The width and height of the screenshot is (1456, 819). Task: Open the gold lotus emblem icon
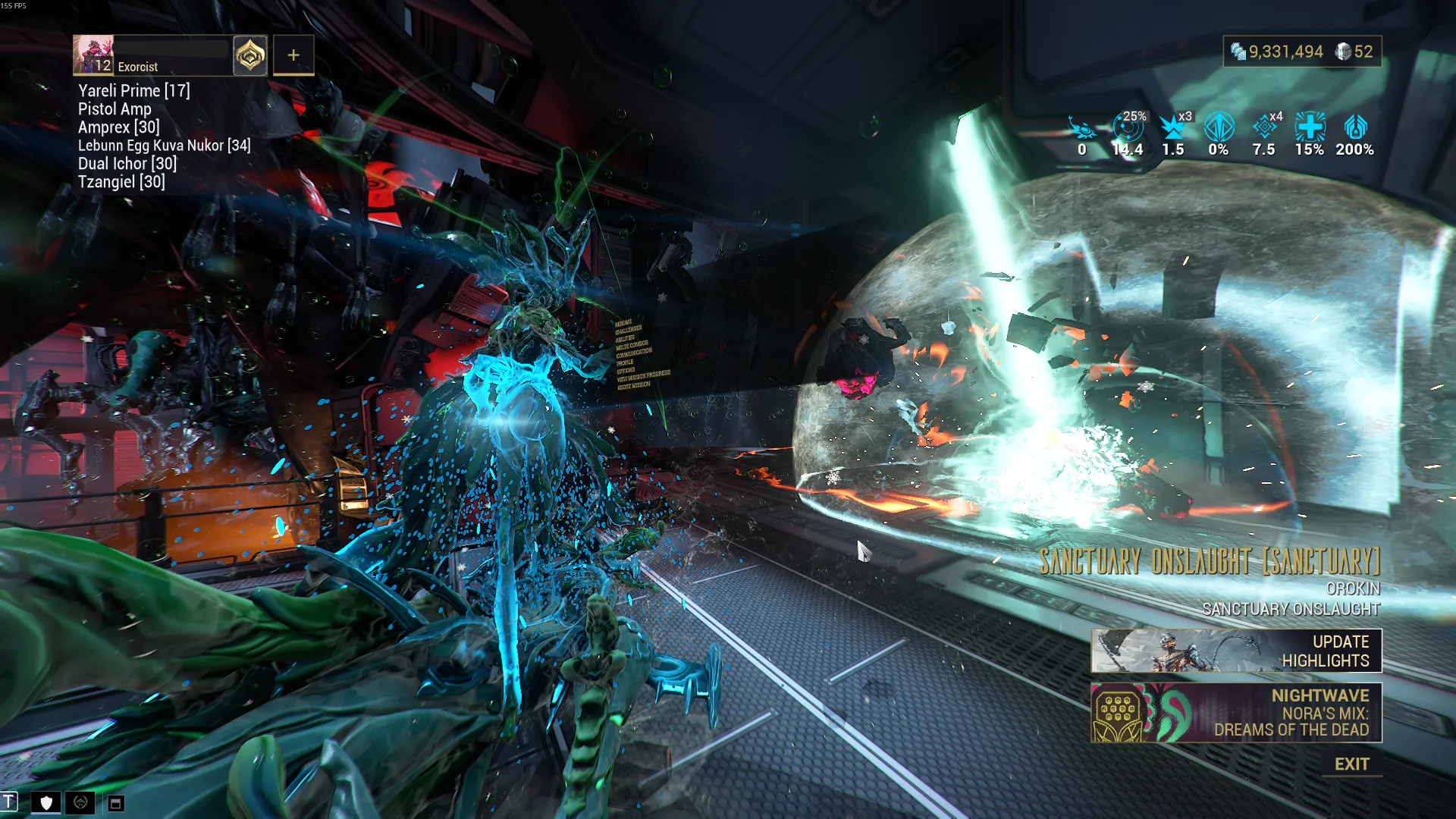(x=249, y=55)
